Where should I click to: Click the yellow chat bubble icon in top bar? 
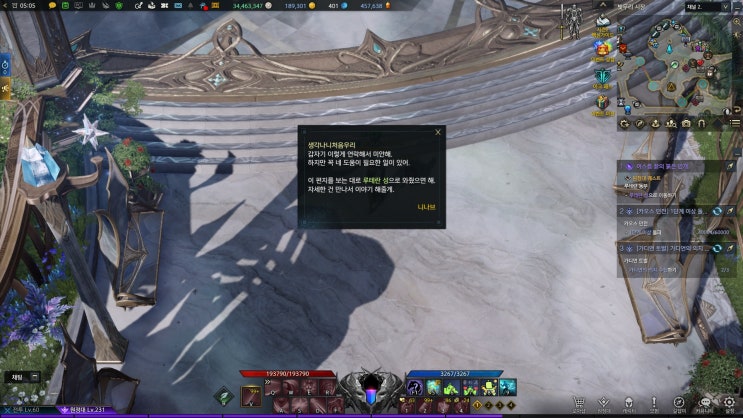point(52,6)
